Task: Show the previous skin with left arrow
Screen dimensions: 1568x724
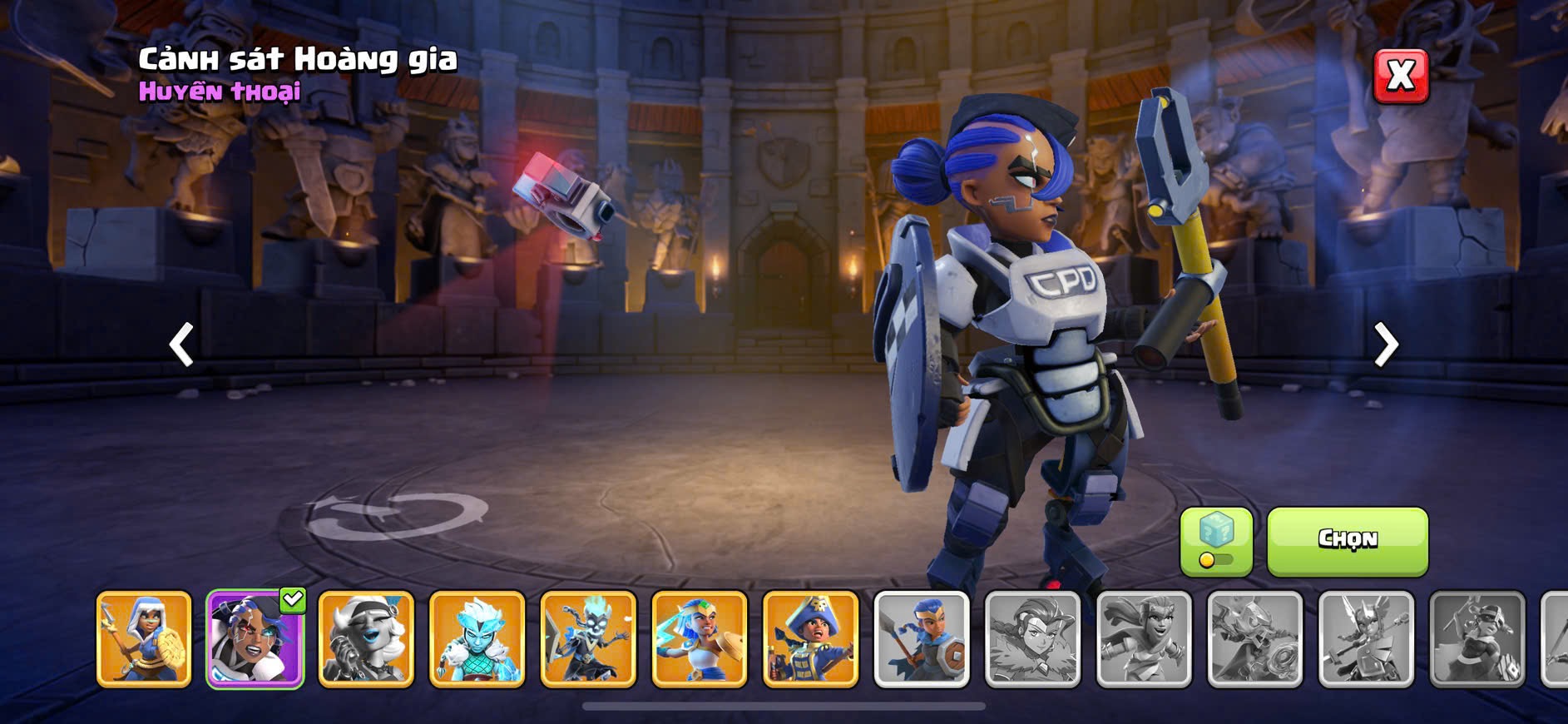Action: tap(181, 345)
